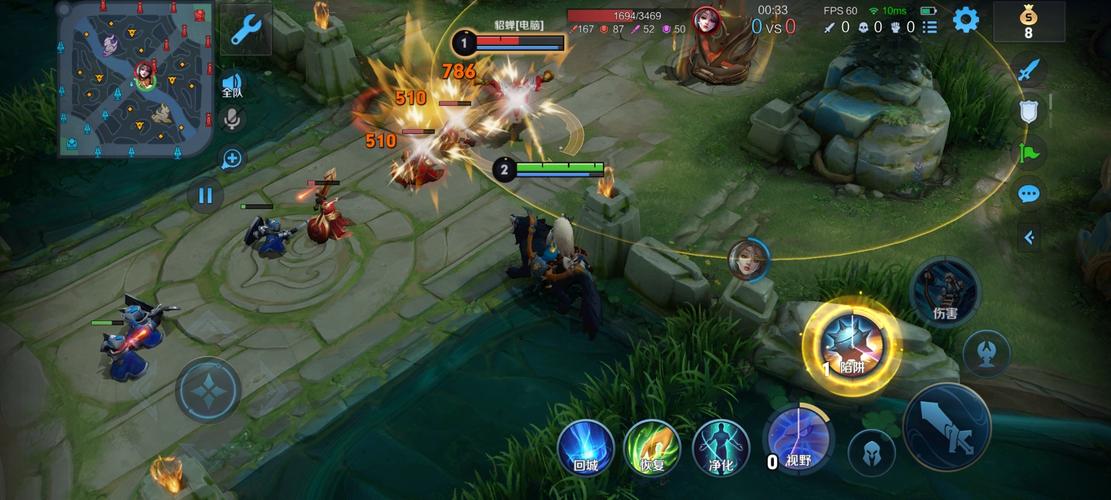Screen dimensions: 1111x500
Task: Use the 伤害 damage skill
Action: click(x=944, y=291)
